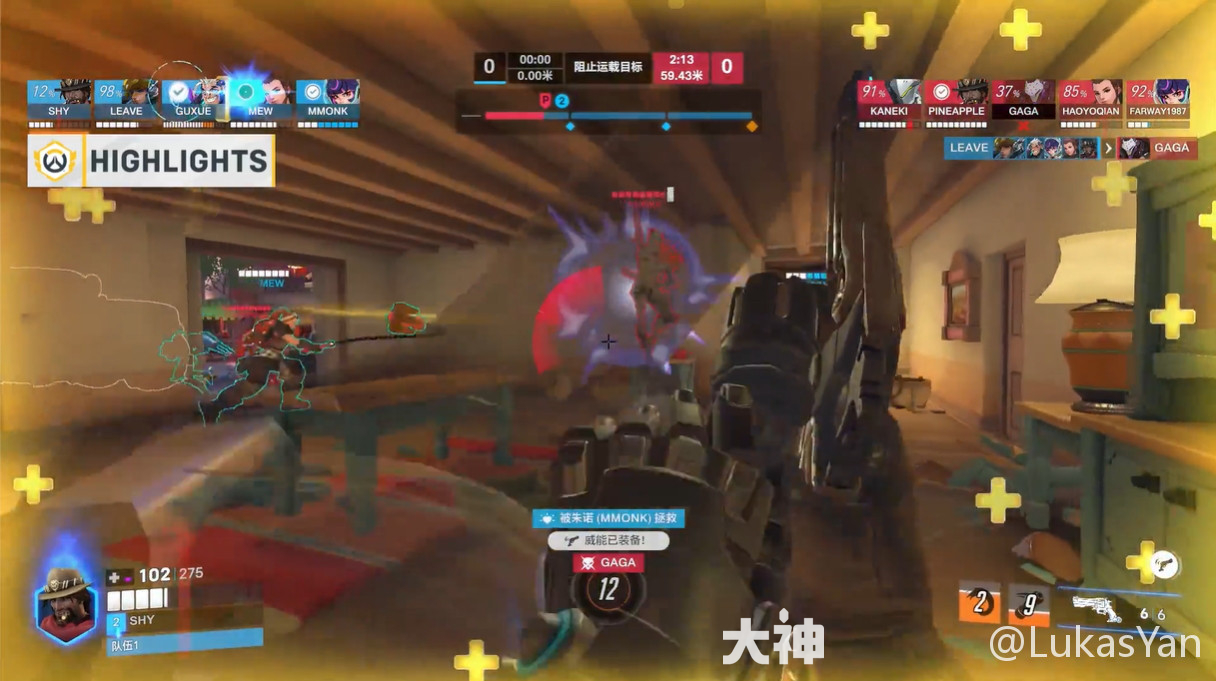This screenshot has width=1216, height=681.
Task: Click the ultimate charge meter showing 12
Action: pos(608,589)
